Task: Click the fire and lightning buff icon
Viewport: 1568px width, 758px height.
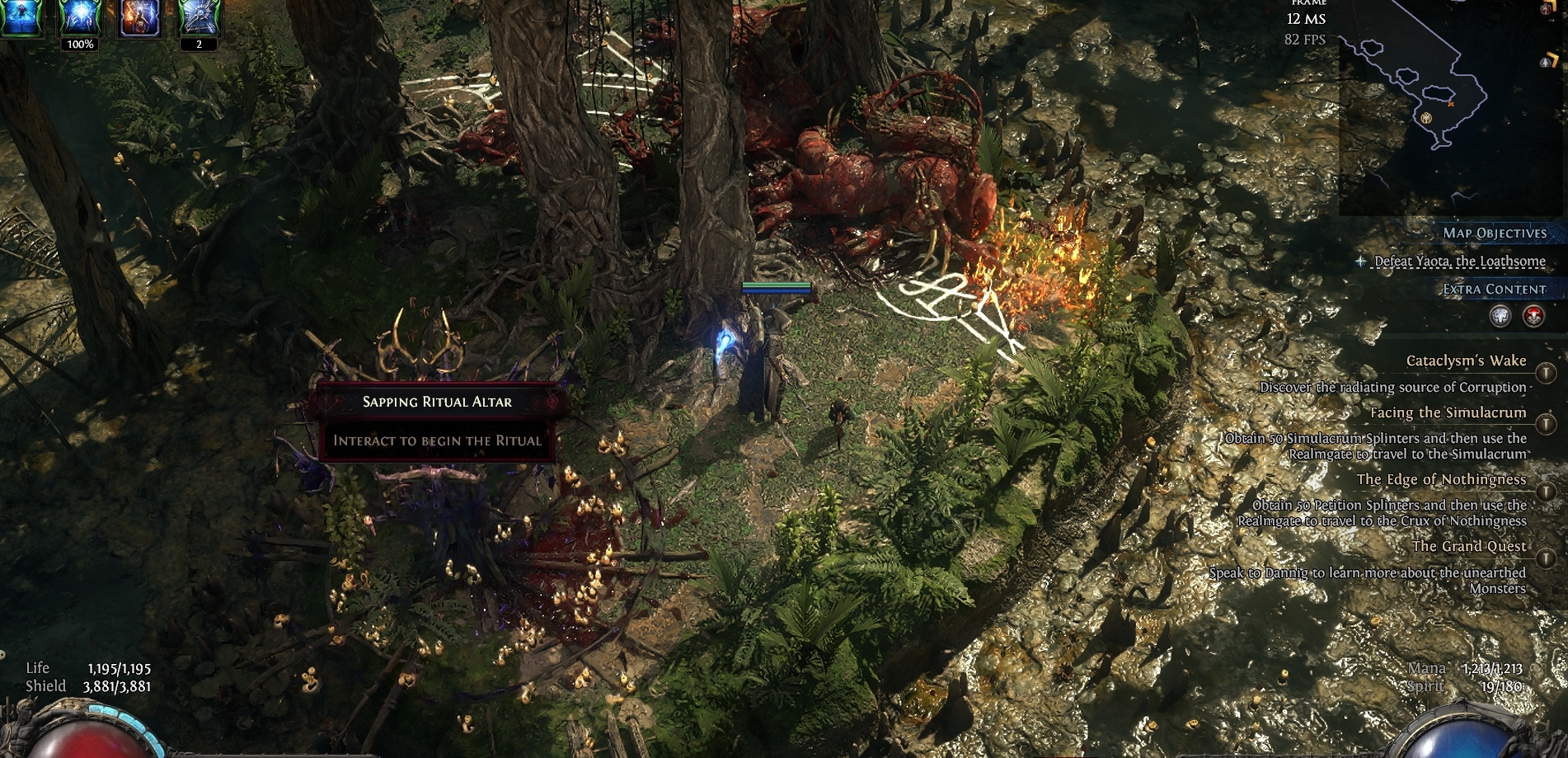Action: 139,17
